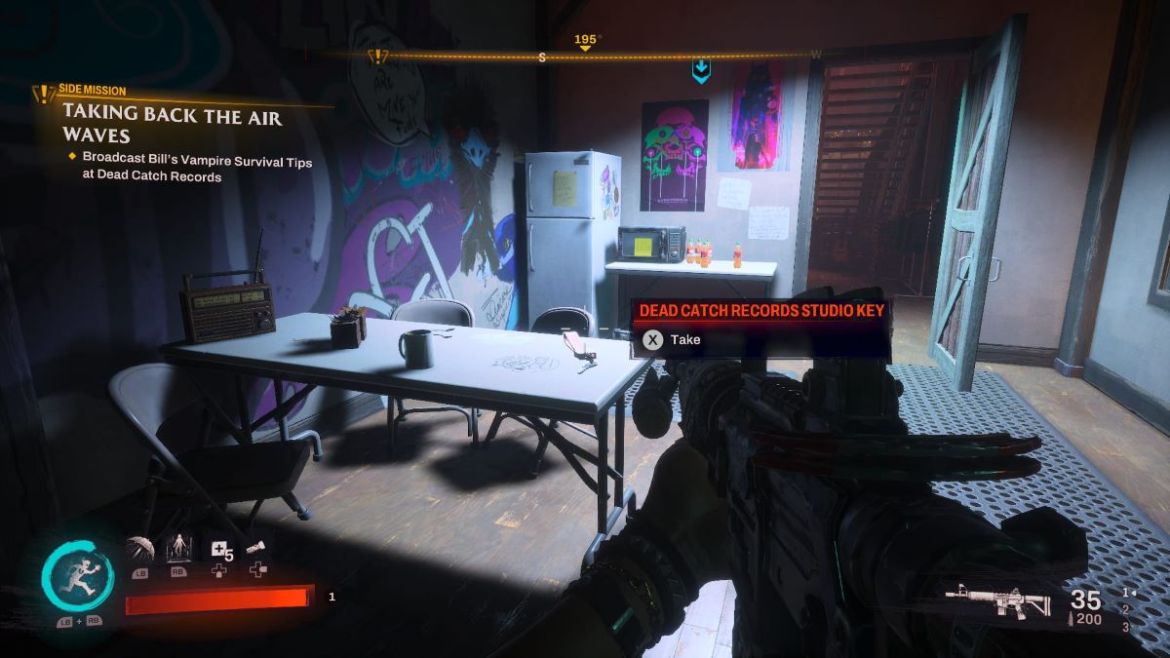Open the Taking Back the Air Waves mission tracker
The height and width of the screenshot is (658, 1170).
[x=172, y=125]
